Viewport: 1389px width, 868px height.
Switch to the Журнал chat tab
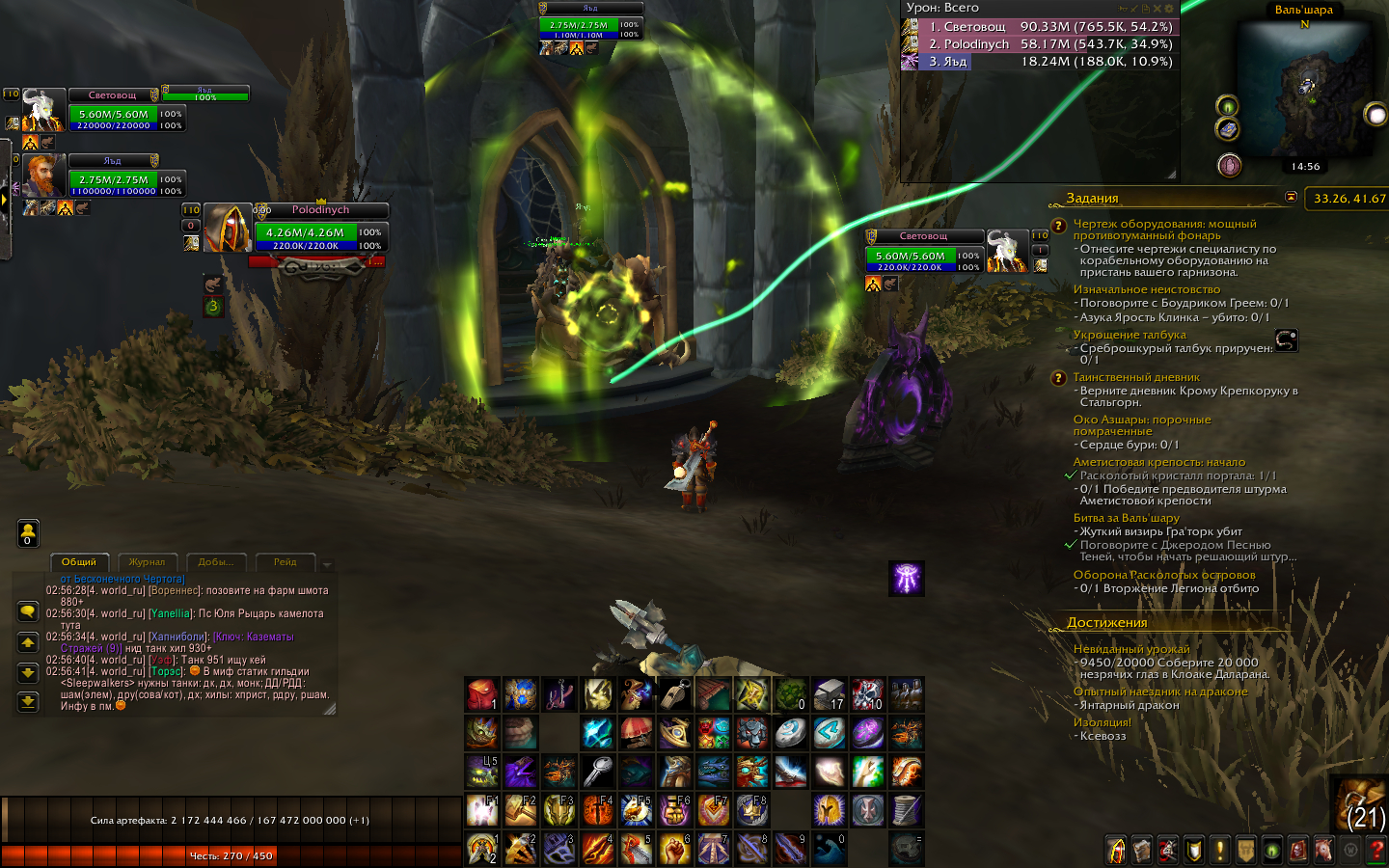pyautogui.click(x=147, y=562)
